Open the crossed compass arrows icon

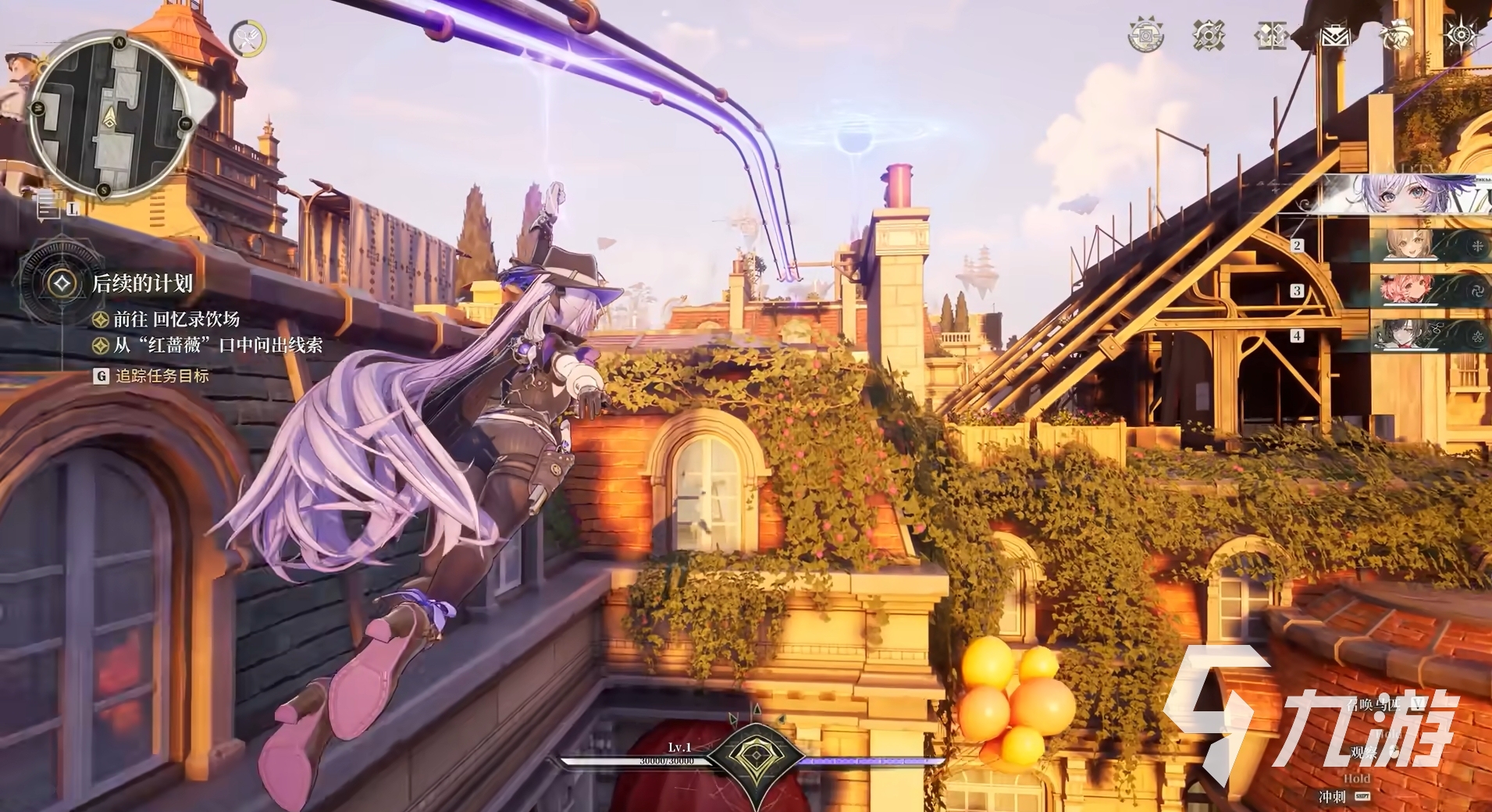[x=1209, y=35]
